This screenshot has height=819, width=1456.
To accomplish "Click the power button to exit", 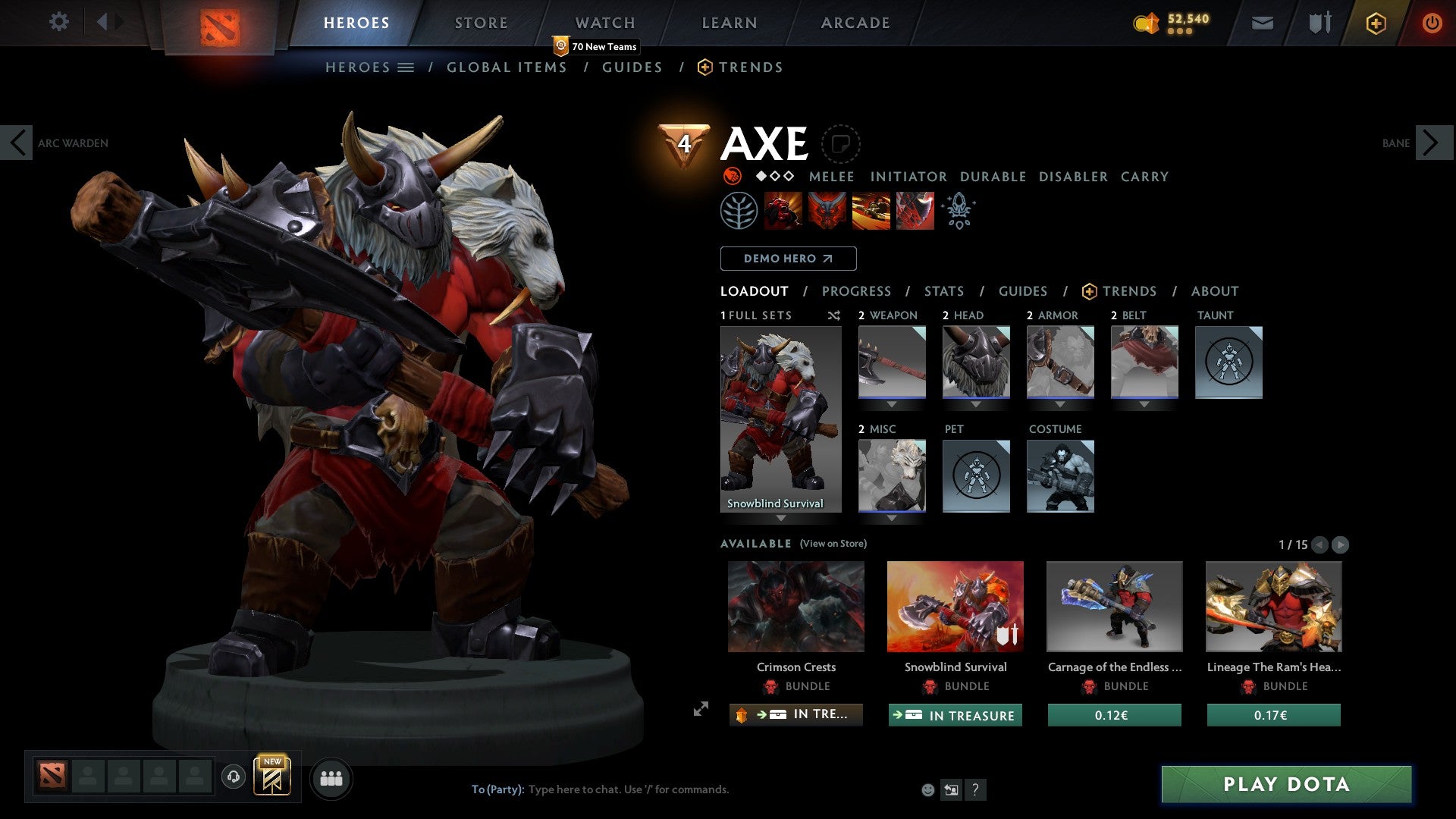I will [1432, 23].
